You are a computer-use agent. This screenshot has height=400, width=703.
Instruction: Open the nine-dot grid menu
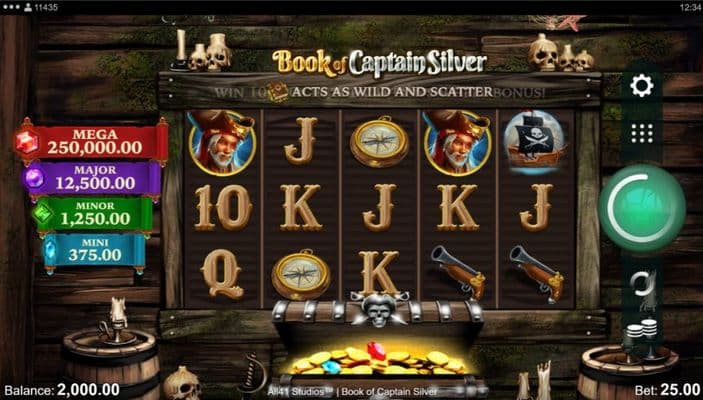pos(642,133)
